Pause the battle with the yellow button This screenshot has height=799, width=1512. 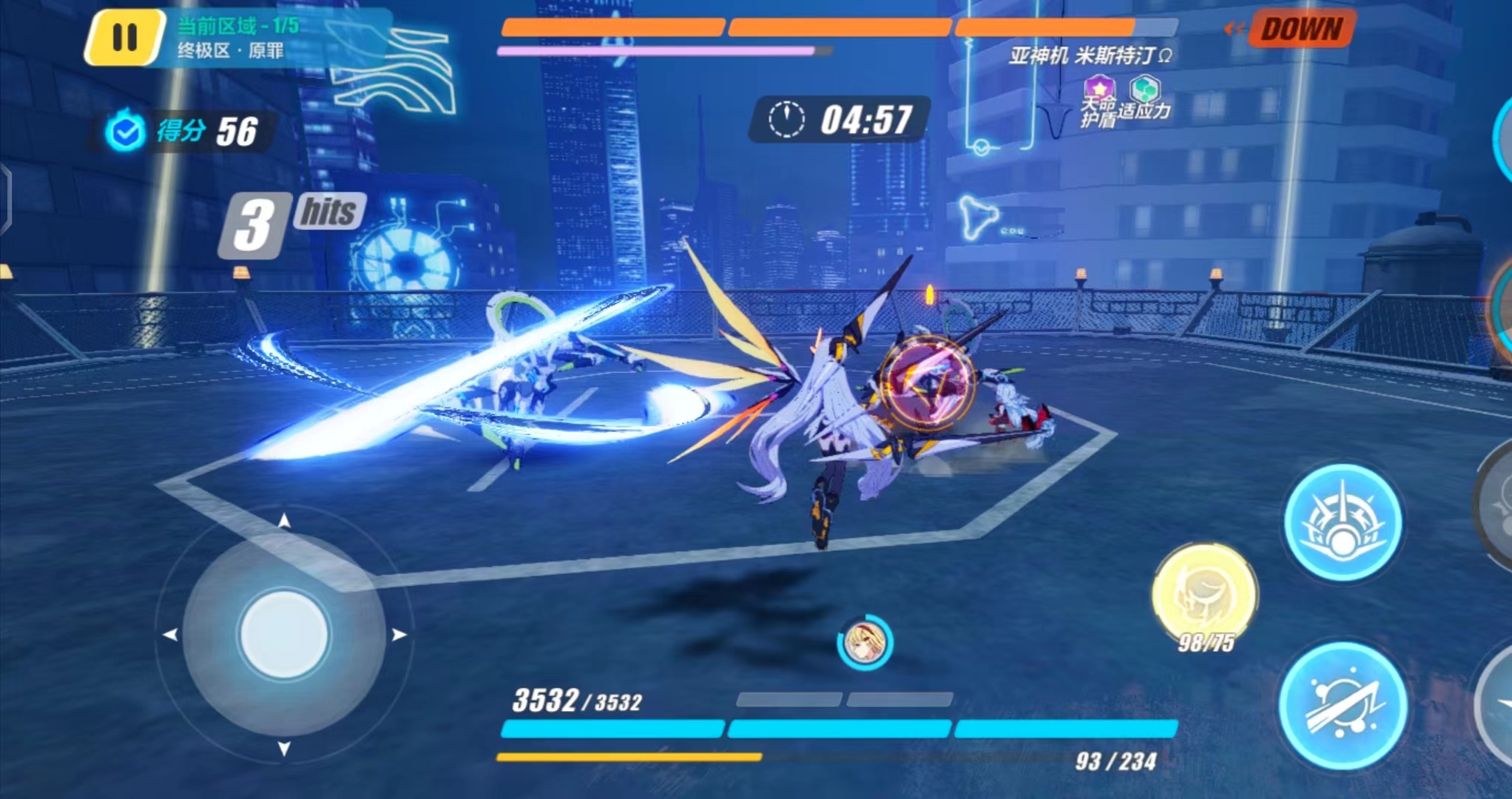pos(124,37)
